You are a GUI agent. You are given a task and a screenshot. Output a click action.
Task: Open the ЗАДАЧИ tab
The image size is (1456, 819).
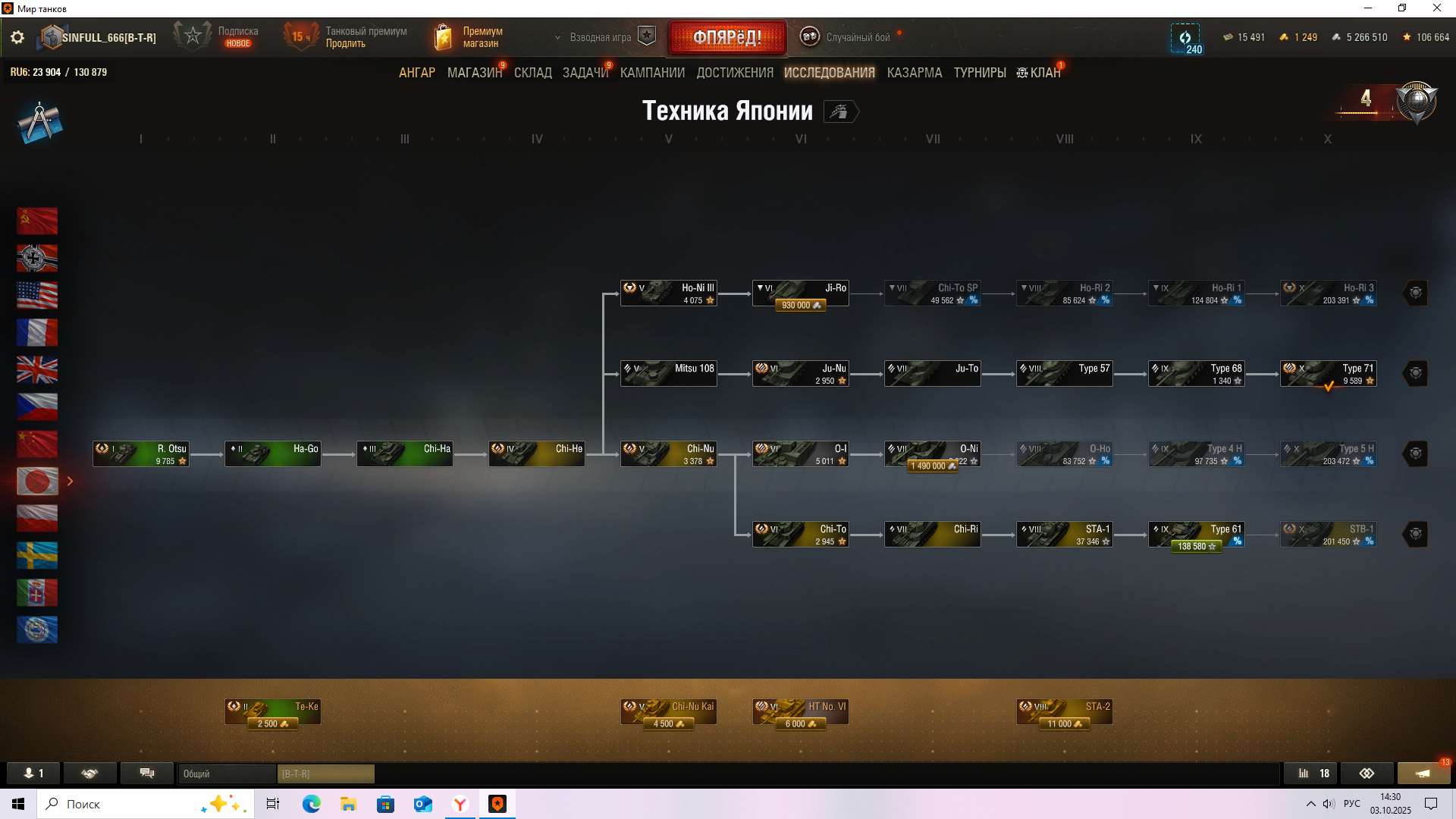(585, 73)
